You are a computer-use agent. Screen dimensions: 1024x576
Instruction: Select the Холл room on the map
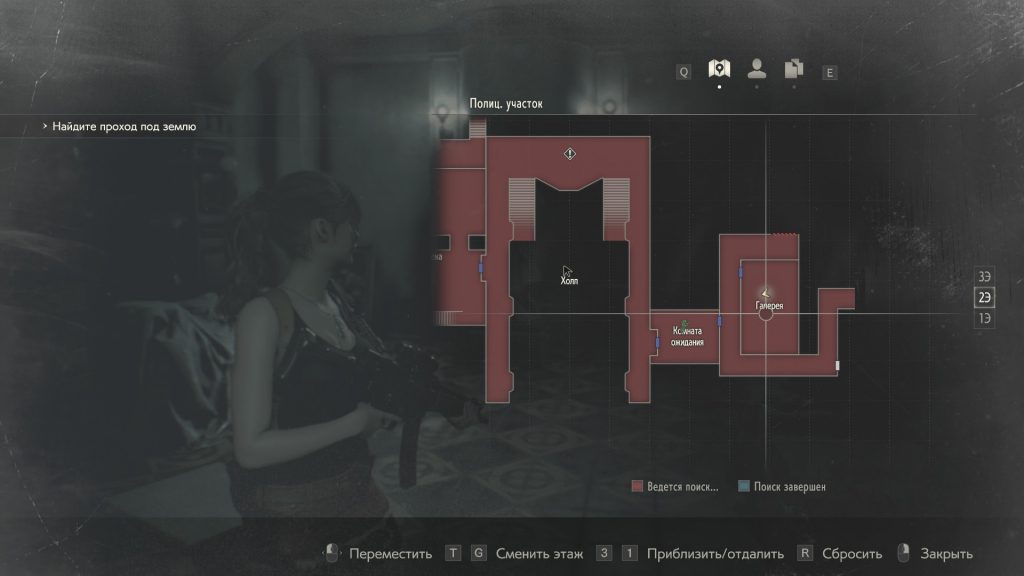(569, 281)
